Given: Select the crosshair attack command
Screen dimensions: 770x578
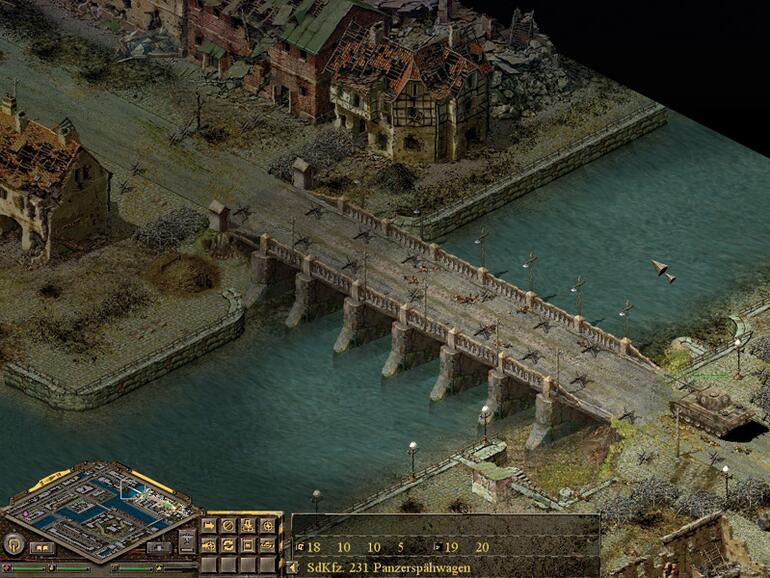Looking at the screenshot, I should point(267,525).
